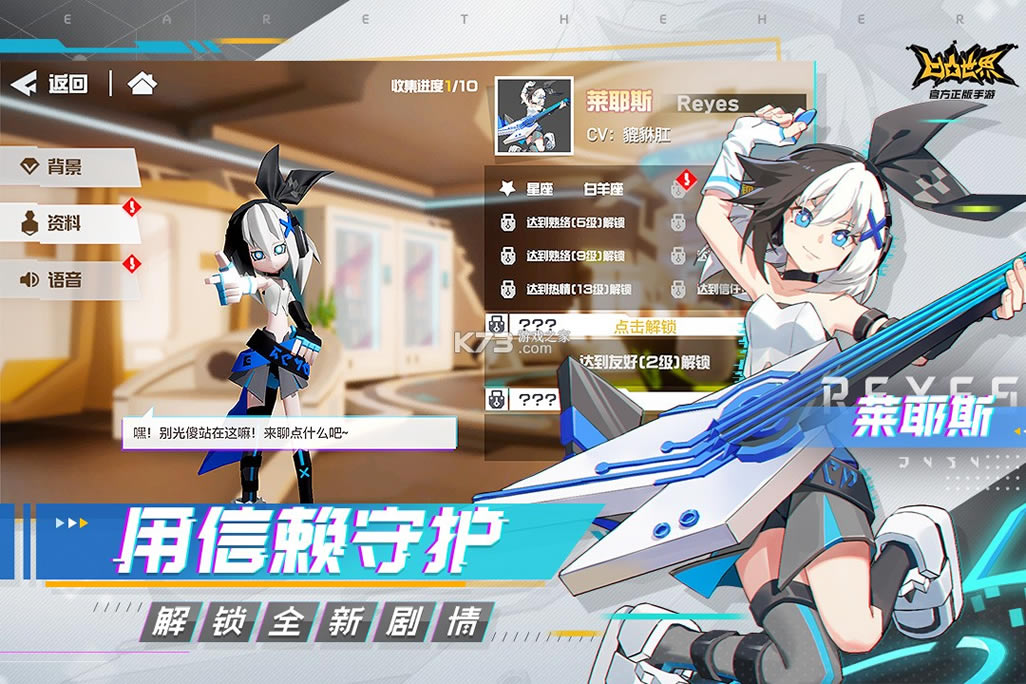The height and width of the screenshot is (684, 1026).
Task: Open the home screen via house icon
Action: (142, 84)
